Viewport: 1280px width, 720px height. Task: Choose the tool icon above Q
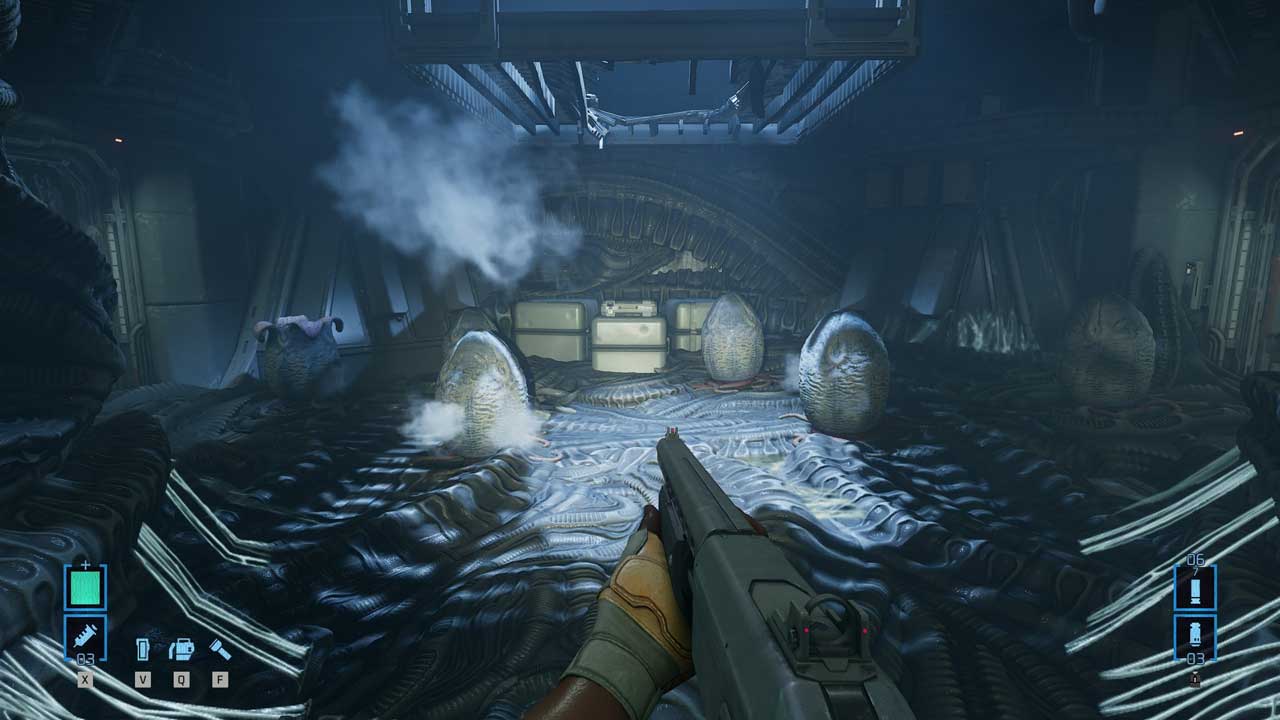[181, 650]
